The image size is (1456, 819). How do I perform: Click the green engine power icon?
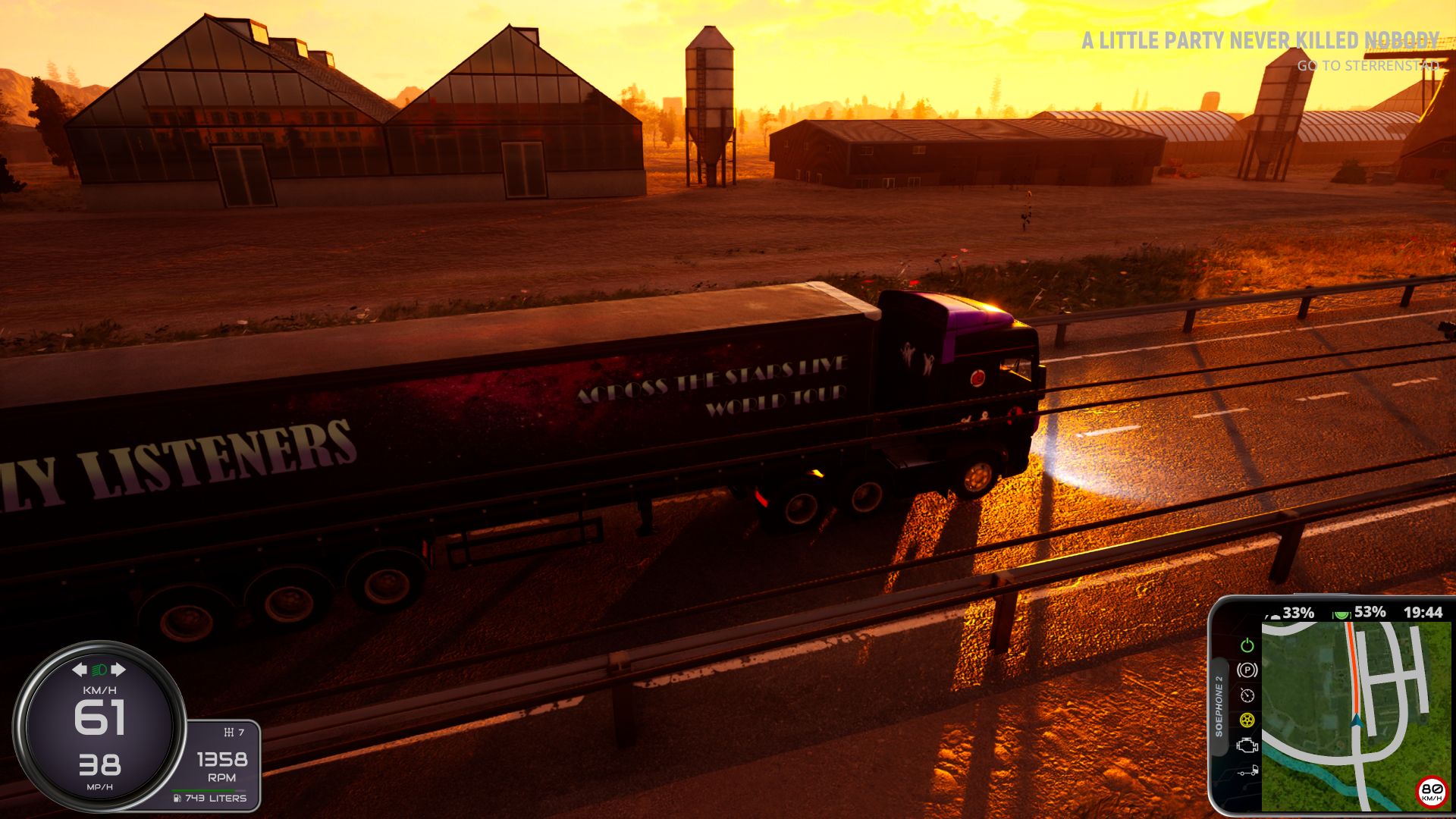click(1247, 645)
